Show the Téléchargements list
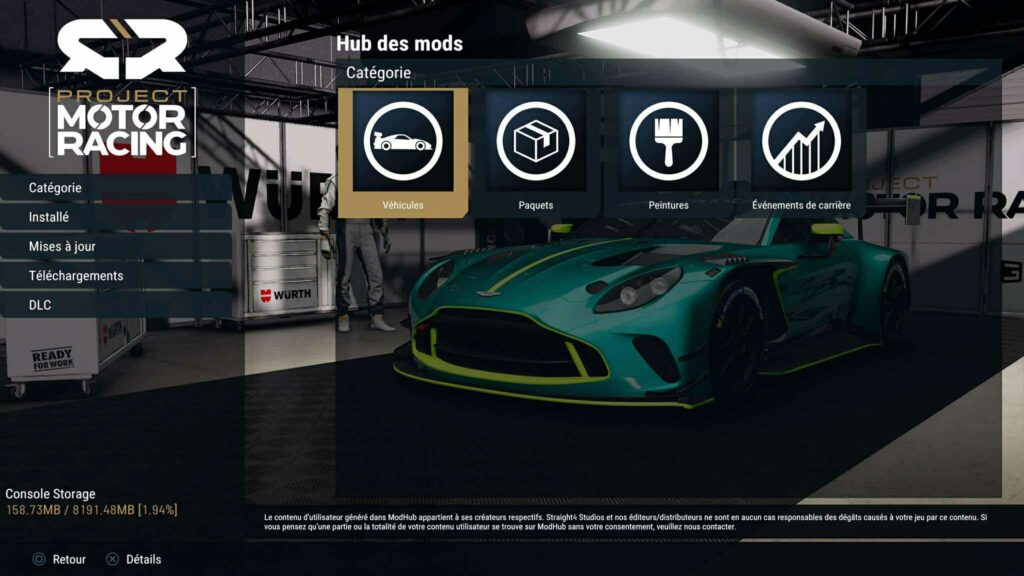The image size is (1024, 576). (76, 275)
